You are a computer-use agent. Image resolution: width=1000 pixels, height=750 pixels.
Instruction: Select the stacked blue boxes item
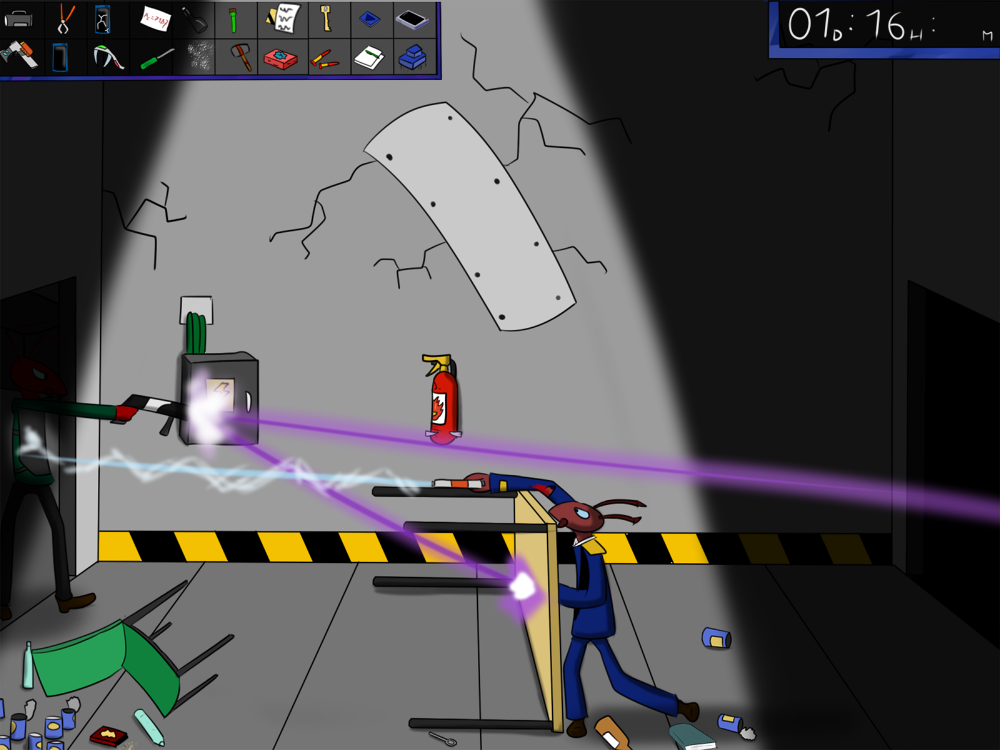413,57
